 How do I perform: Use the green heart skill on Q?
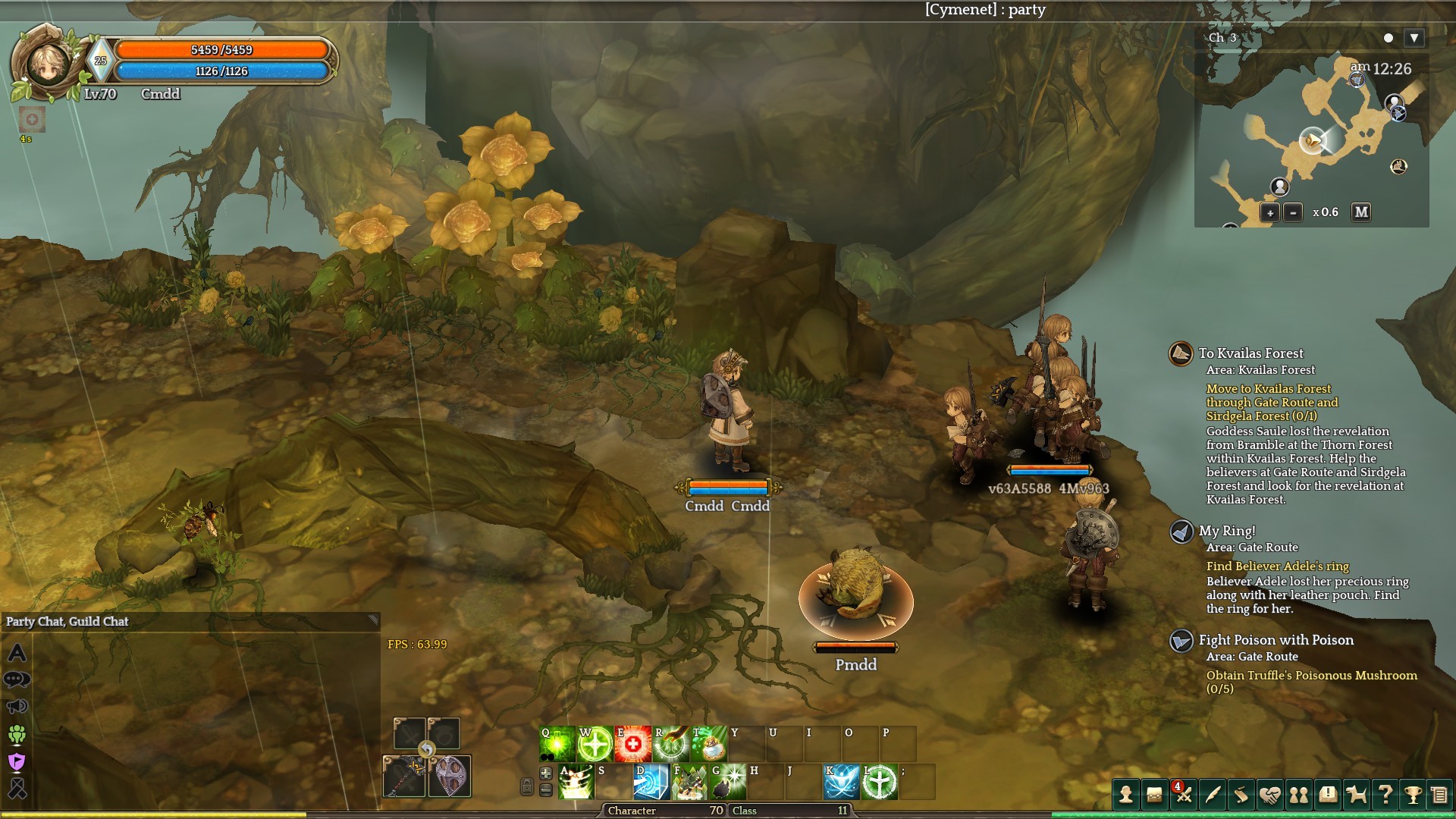click(557, 744)
